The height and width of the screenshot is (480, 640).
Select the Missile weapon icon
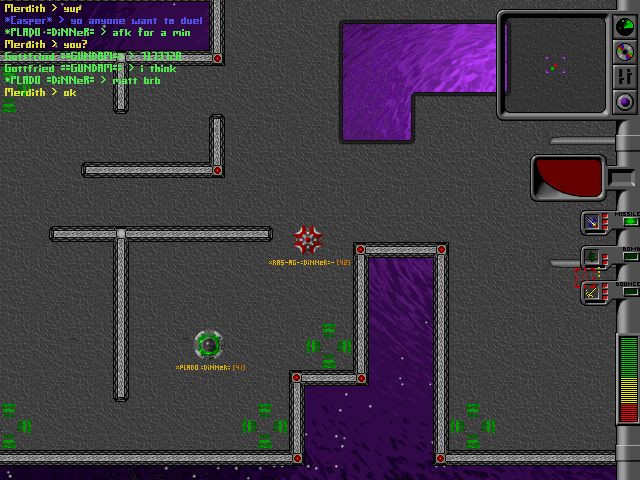(593, 223)
